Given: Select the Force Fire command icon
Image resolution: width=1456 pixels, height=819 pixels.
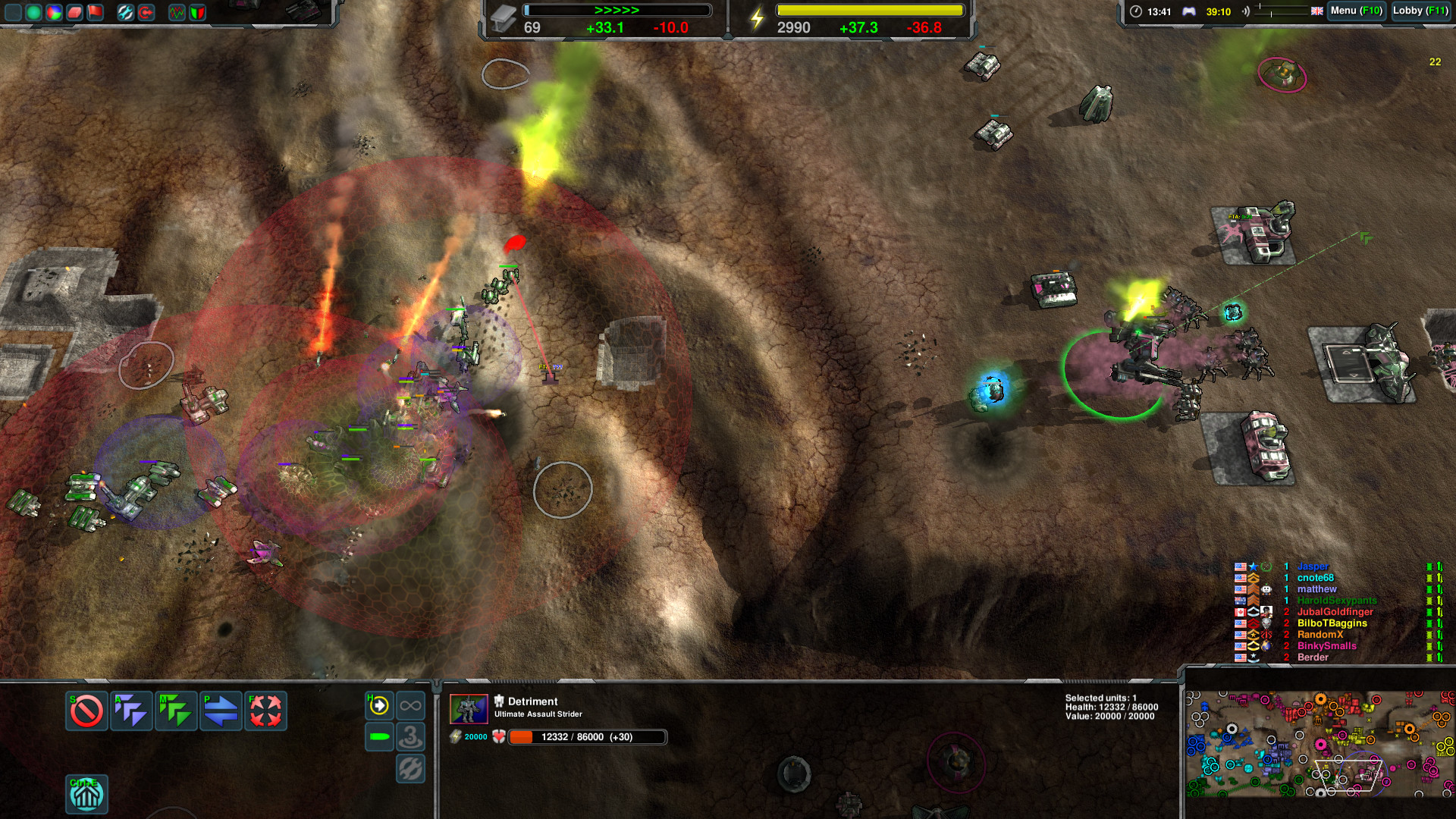Looking at the screenshot, I should click(x=264, y=711).
